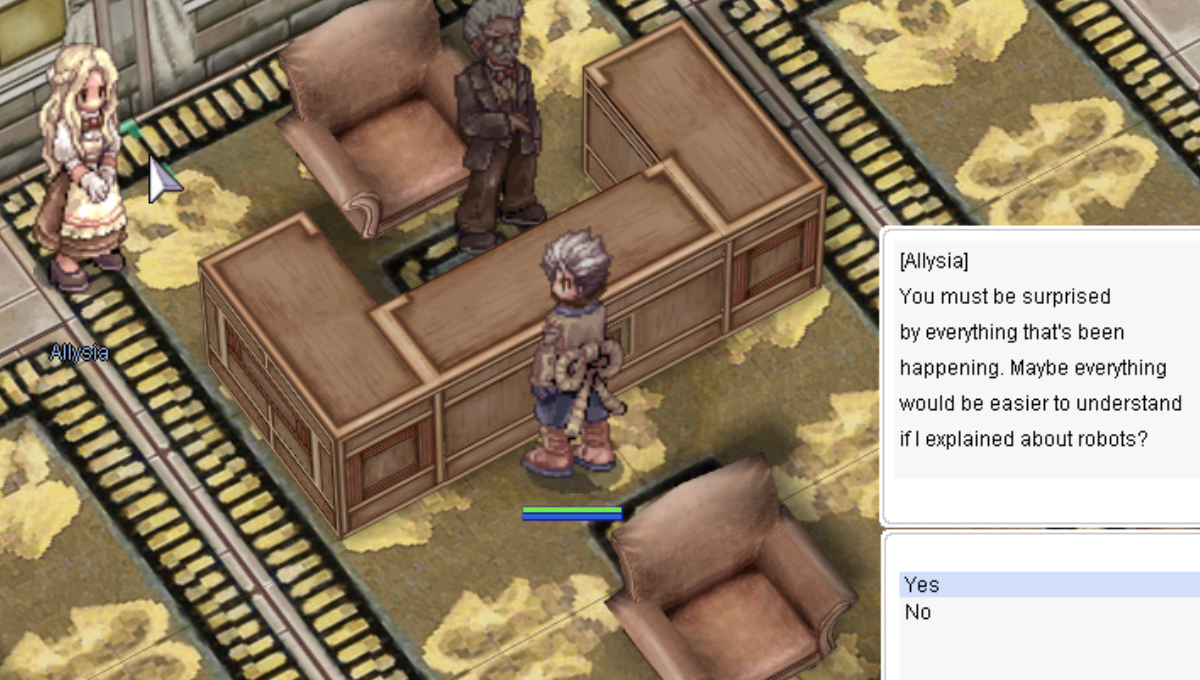Select the No dialogue option
The height and width of the screenshot is (680, 1200).
[x=918, y=612]
